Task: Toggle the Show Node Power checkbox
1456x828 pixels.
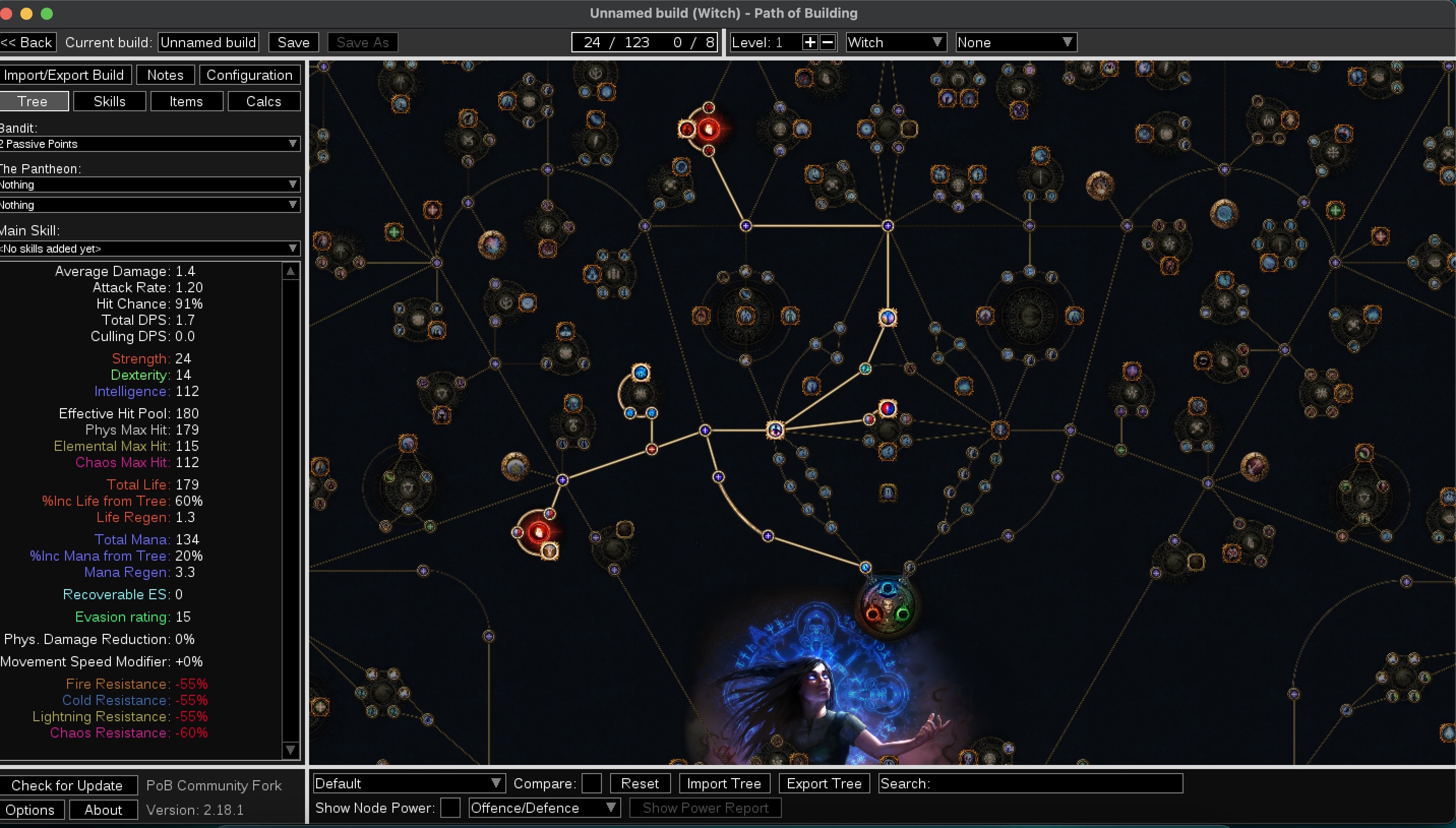Action: (451, 808)
